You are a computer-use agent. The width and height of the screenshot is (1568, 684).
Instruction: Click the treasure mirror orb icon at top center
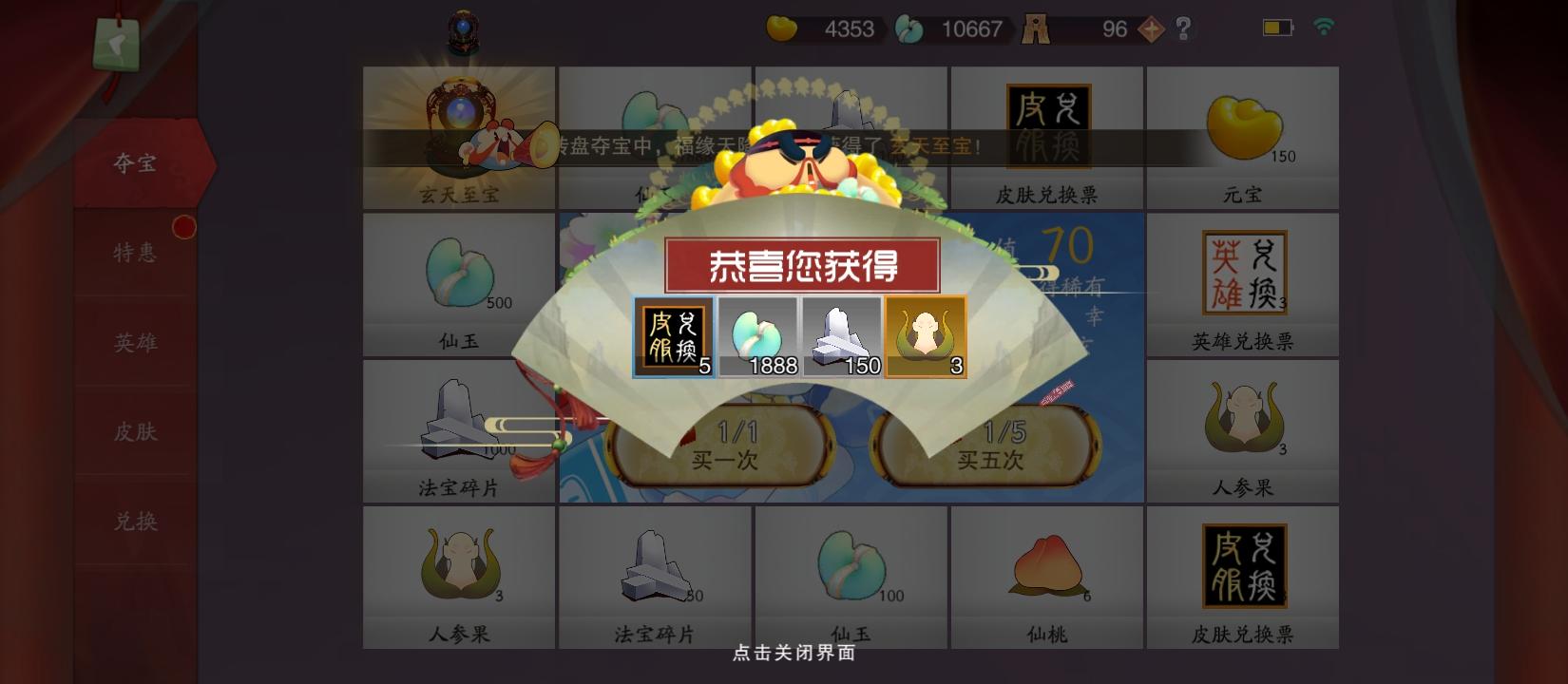click(x=462, y=31)
